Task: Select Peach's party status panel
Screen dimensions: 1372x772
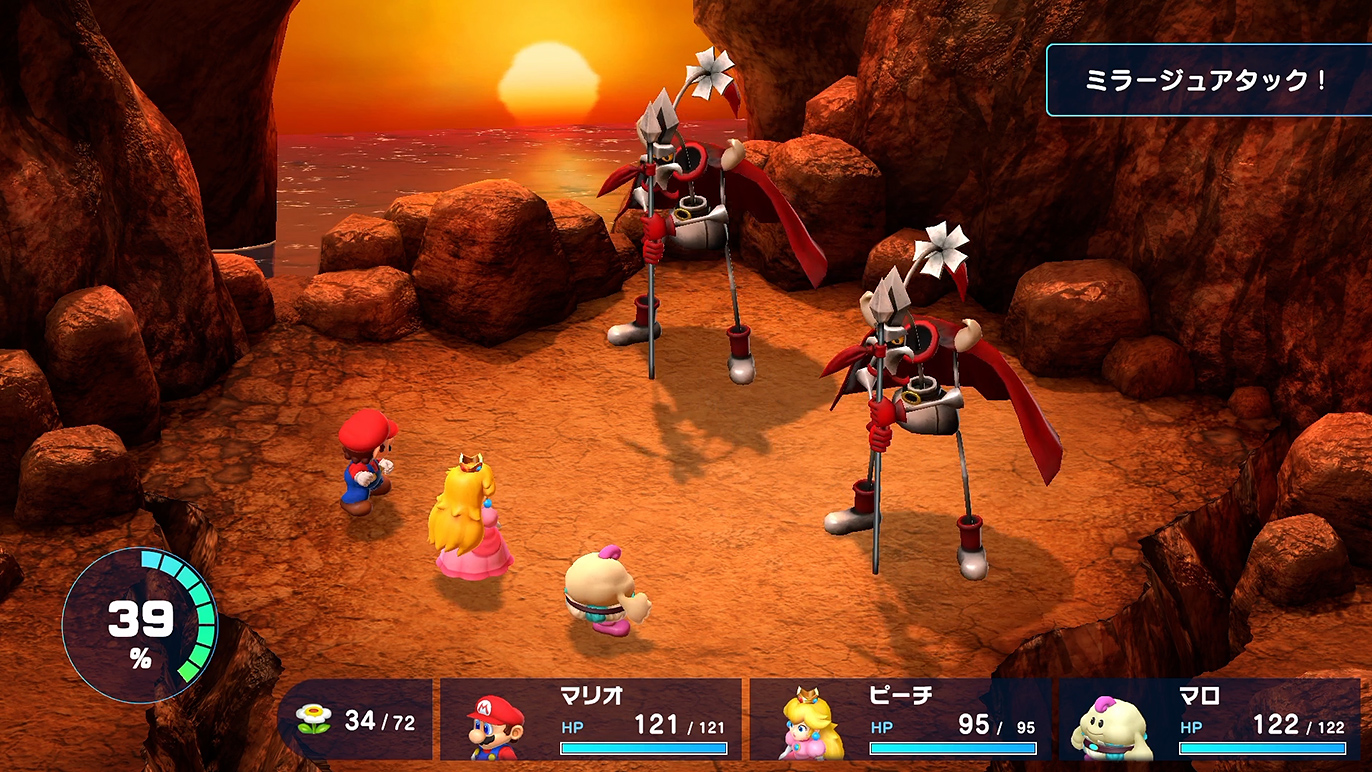Action: point(900,719)
